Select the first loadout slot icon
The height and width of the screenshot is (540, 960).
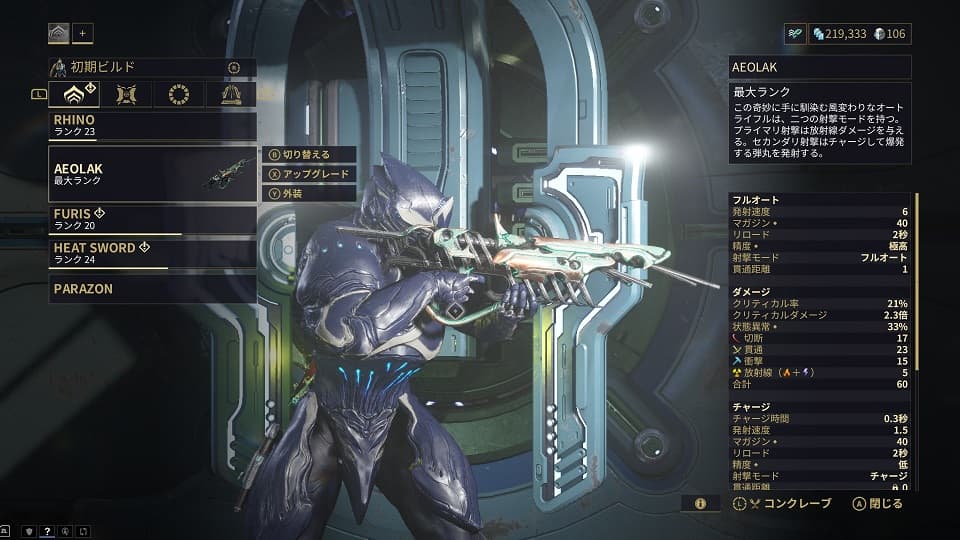[x=58, y=33]
